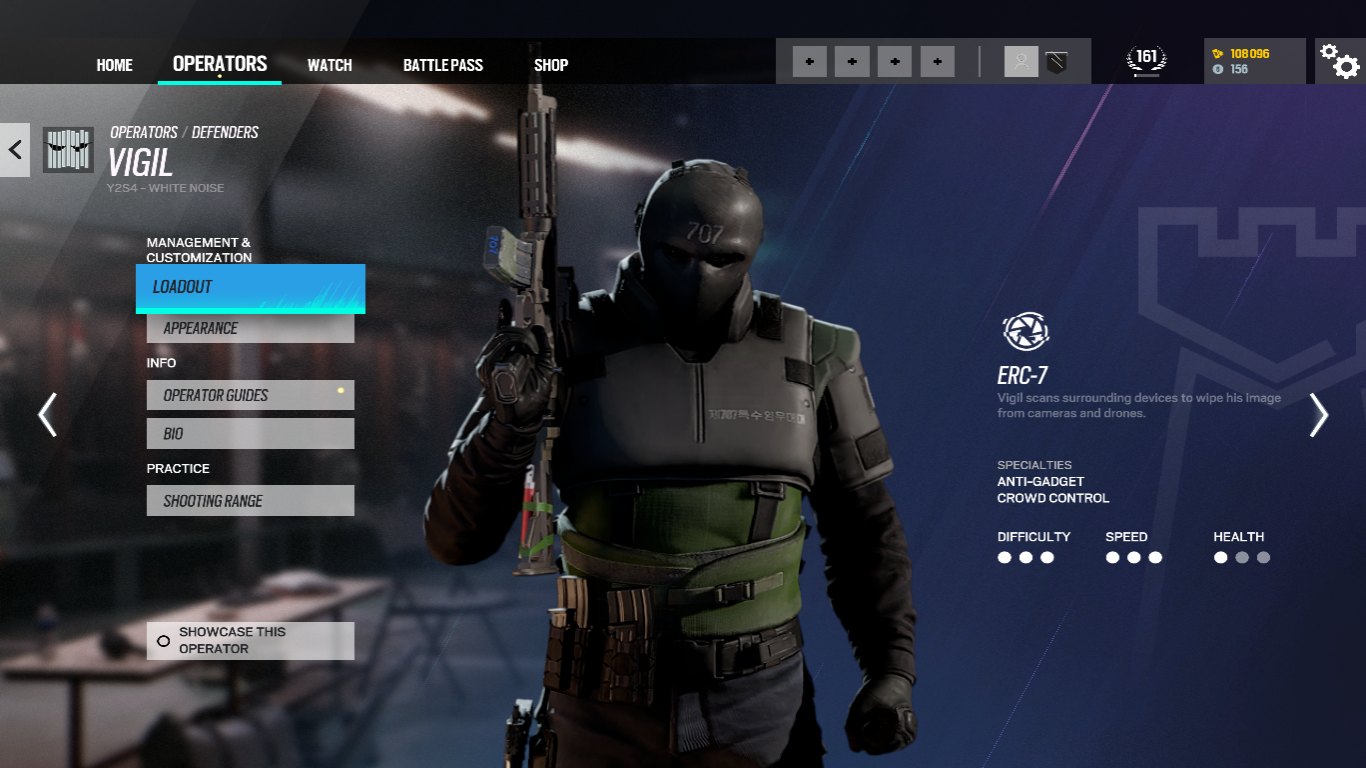The width and height of the screenshot is (1366, 768).
Task: Click the back arrow beside Vigil
Action: 15,150
